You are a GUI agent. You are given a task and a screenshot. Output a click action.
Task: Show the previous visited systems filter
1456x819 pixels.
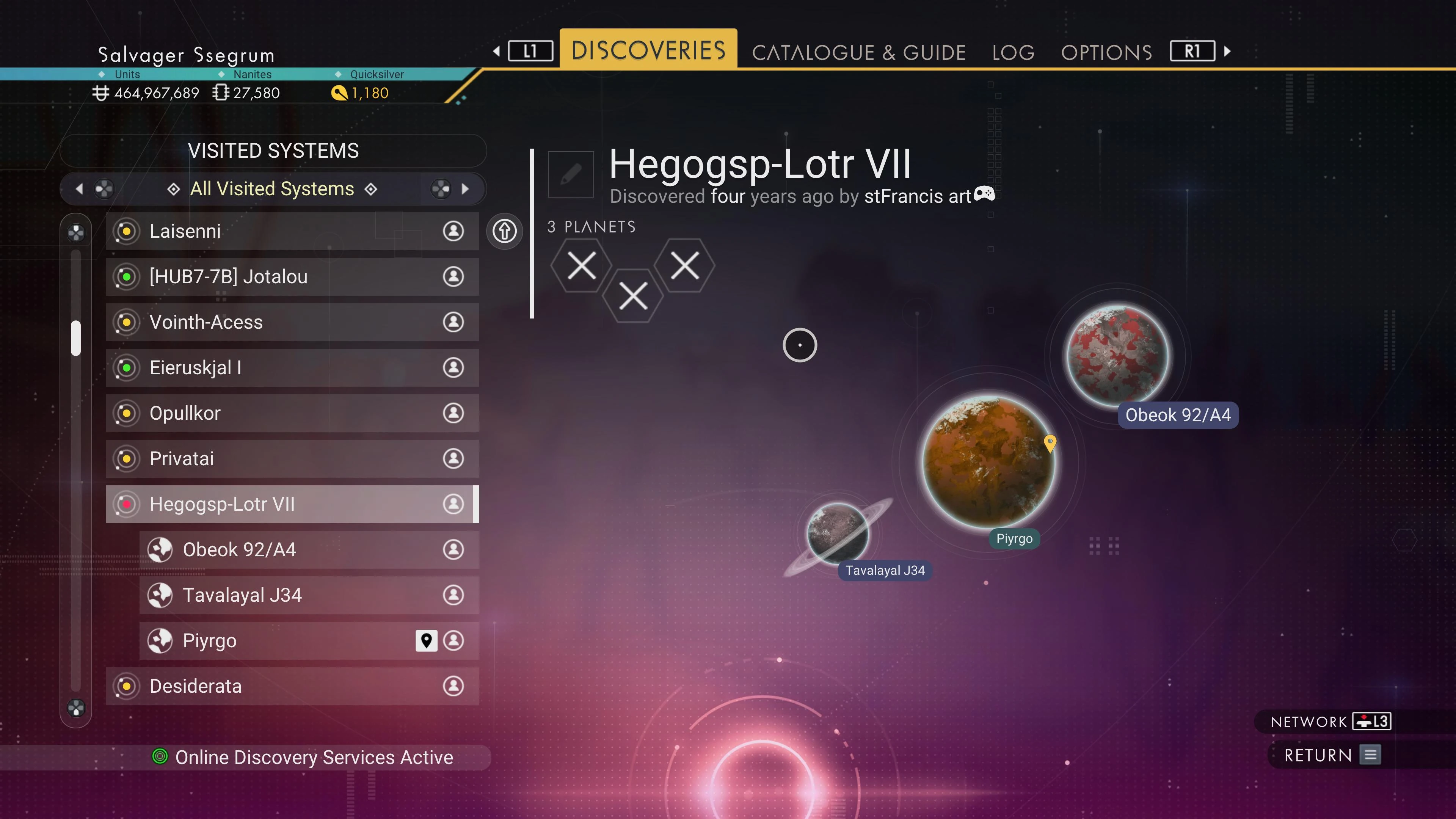pyautogui.click(x=80, y=189)
